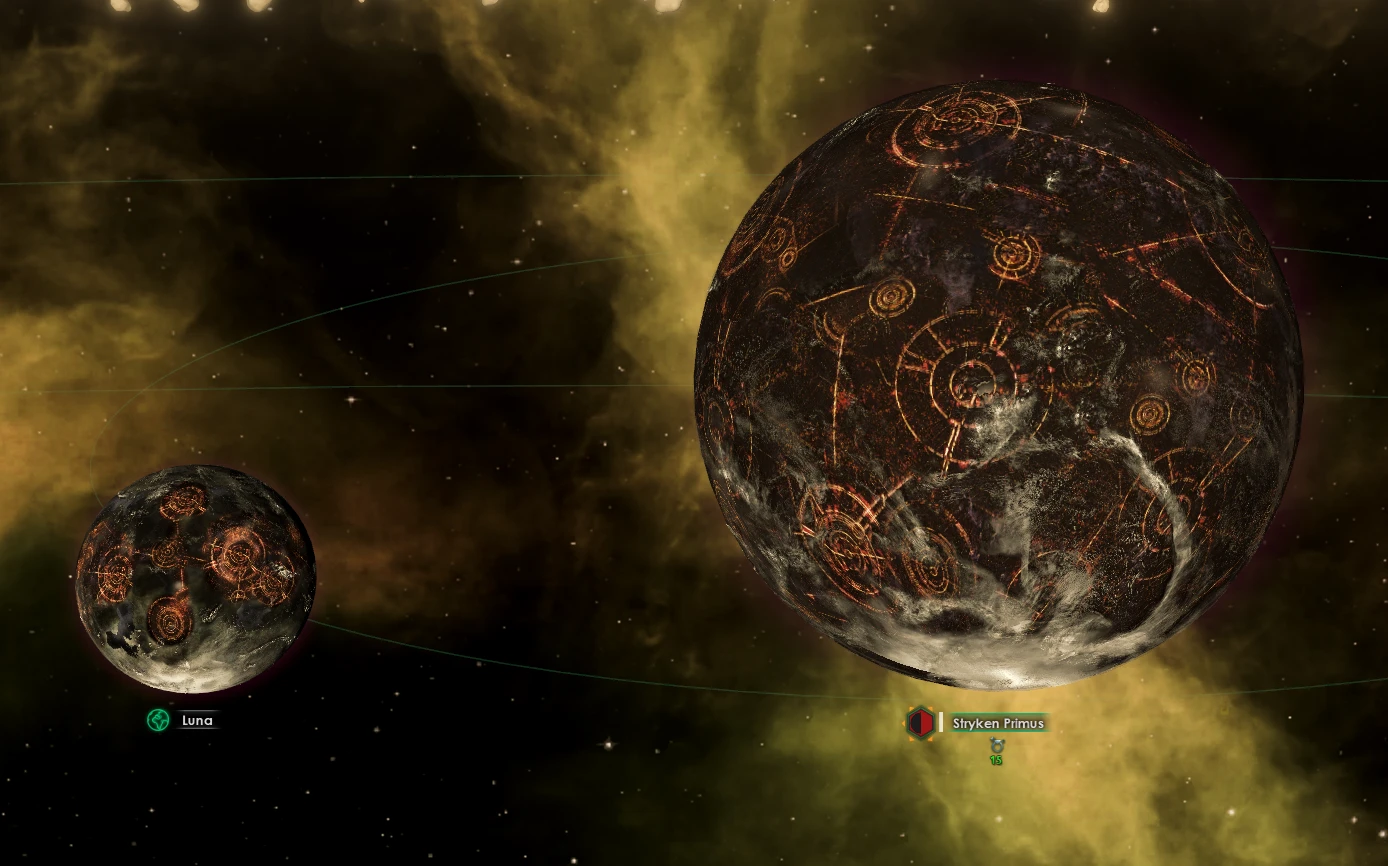Click the red hexagonal empire flag near Stryken Primus

[x=920, y=723]
